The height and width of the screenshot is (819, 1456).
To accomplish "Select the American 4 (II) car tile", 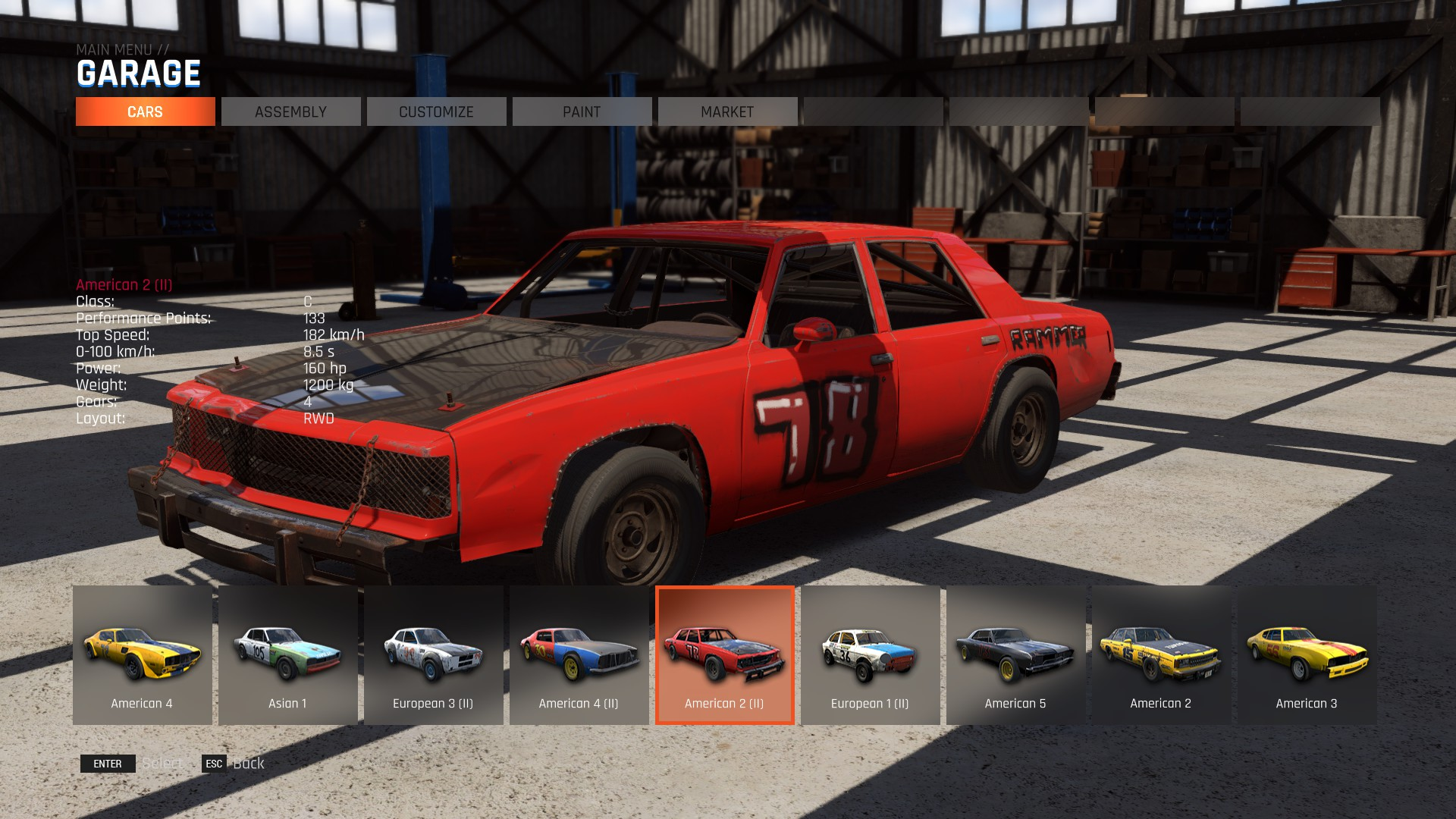I will 579,654.
